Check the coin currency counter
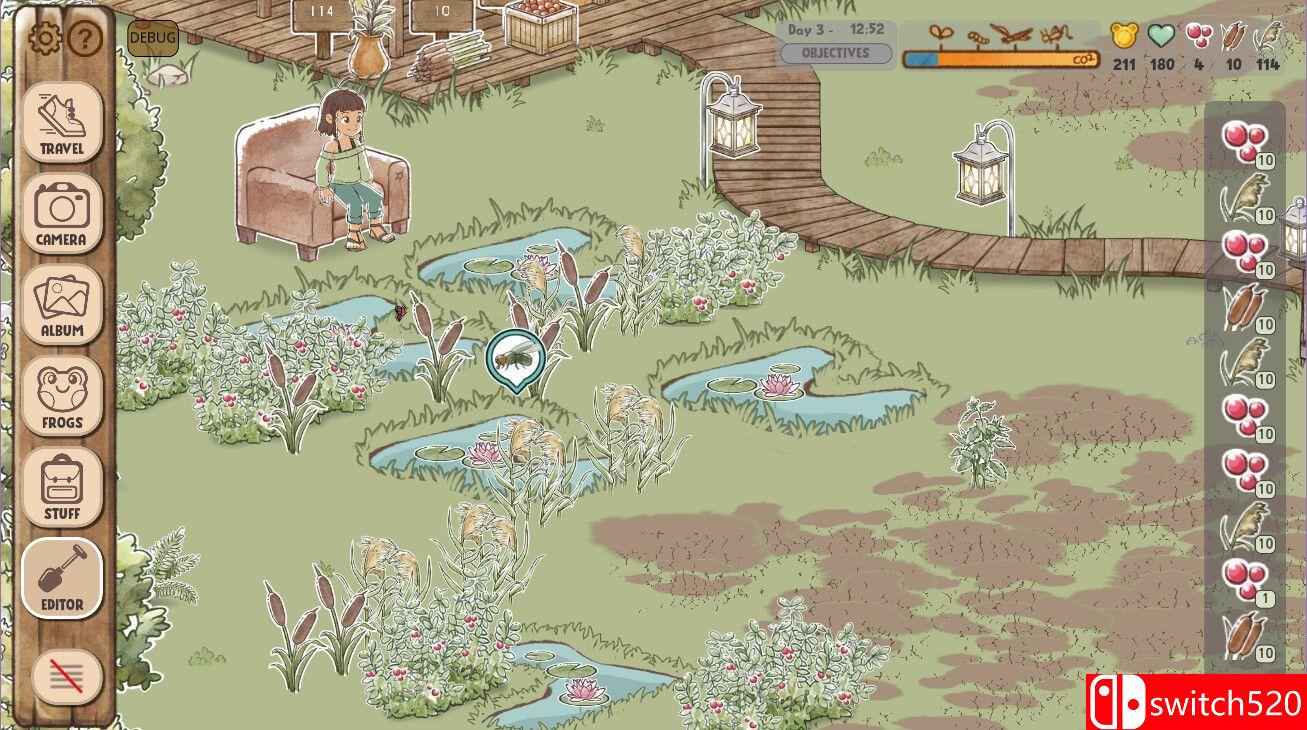This screenshot has height=730, width=1307. [1122, 45]
